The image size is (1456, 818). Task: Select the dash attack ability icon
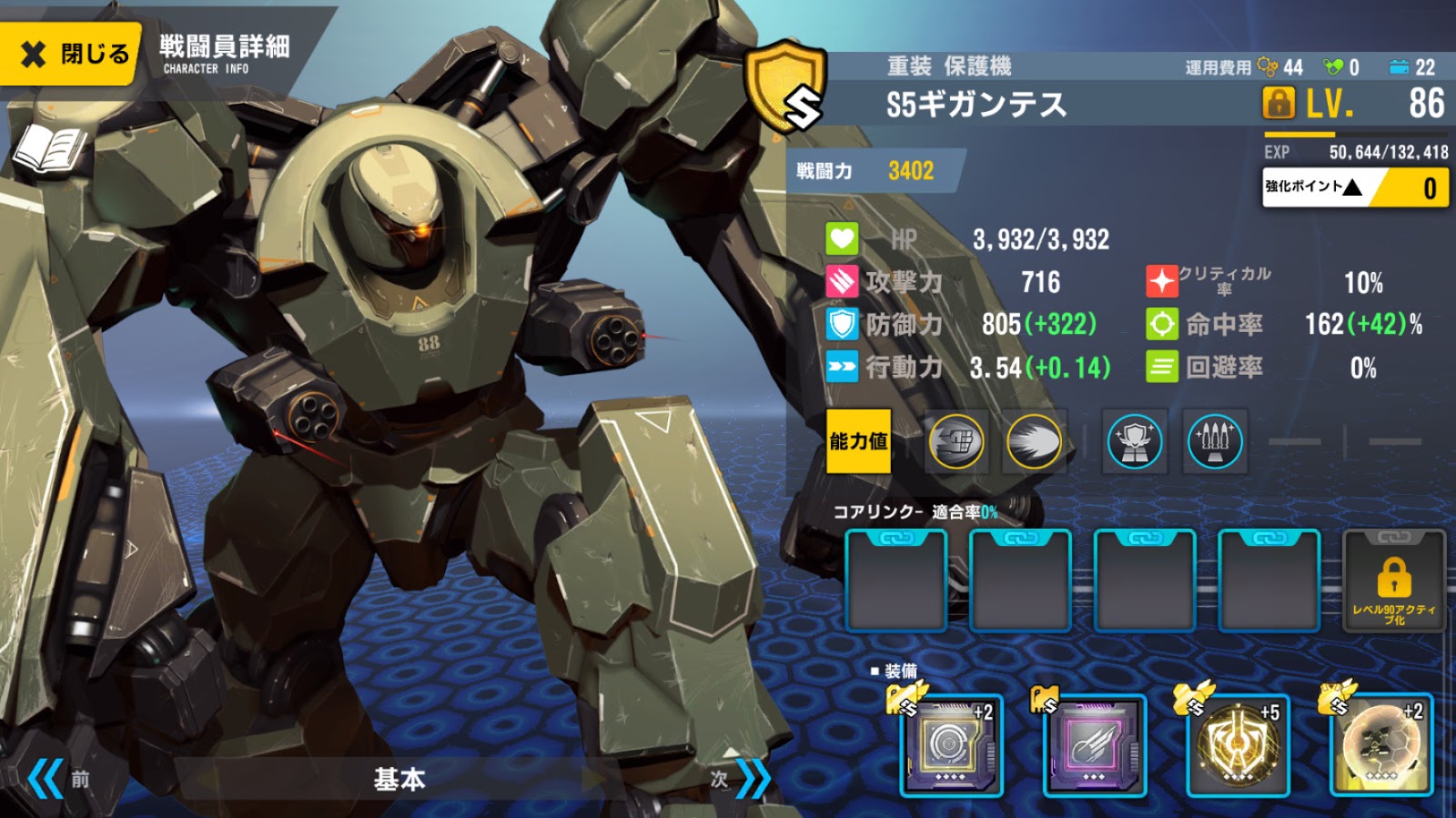coord(1033,441)
